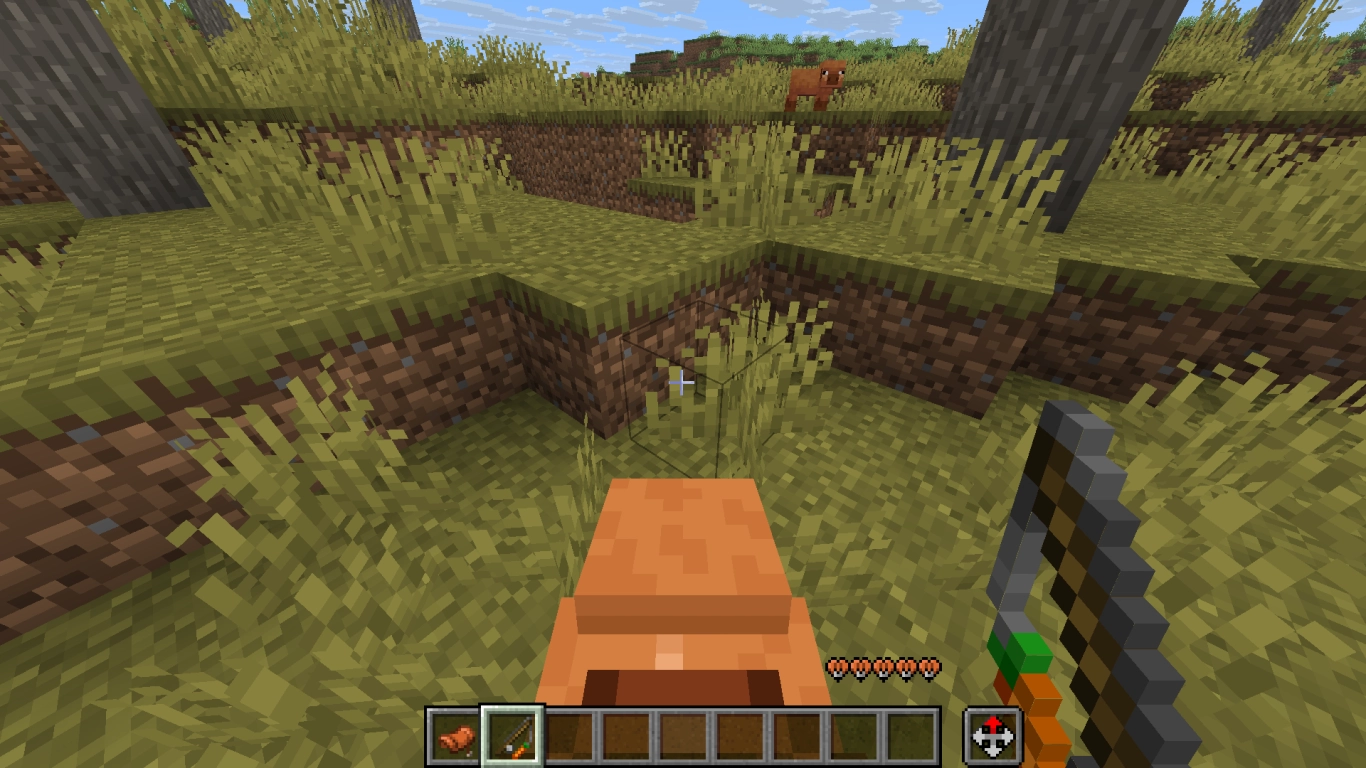Select the saddle in the first hotbar slot
This screenshot has width=1366, height=768.
[x=455, y=735]
